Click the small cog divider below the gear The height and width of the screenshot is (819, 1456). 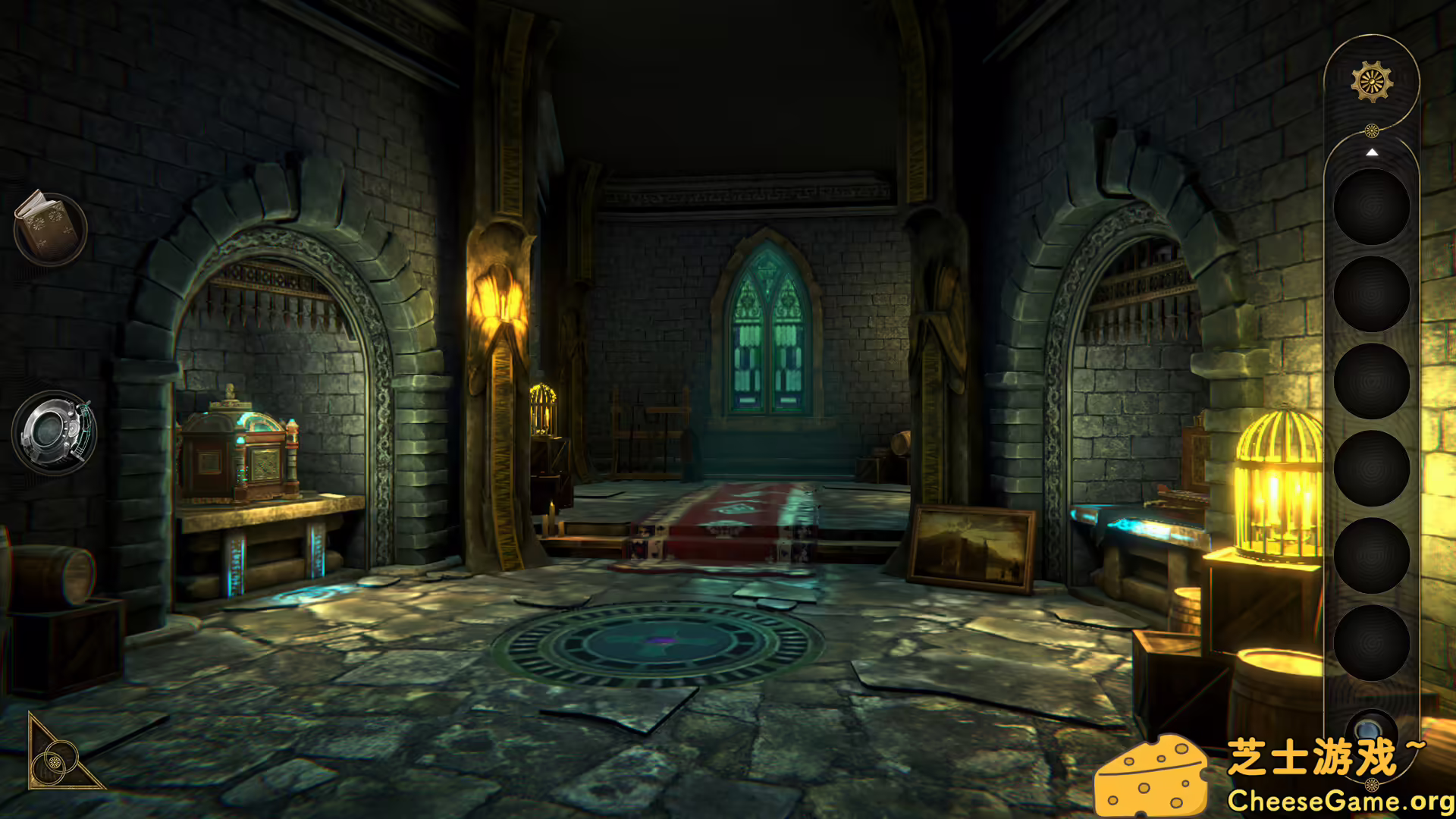pos(1372,129)
